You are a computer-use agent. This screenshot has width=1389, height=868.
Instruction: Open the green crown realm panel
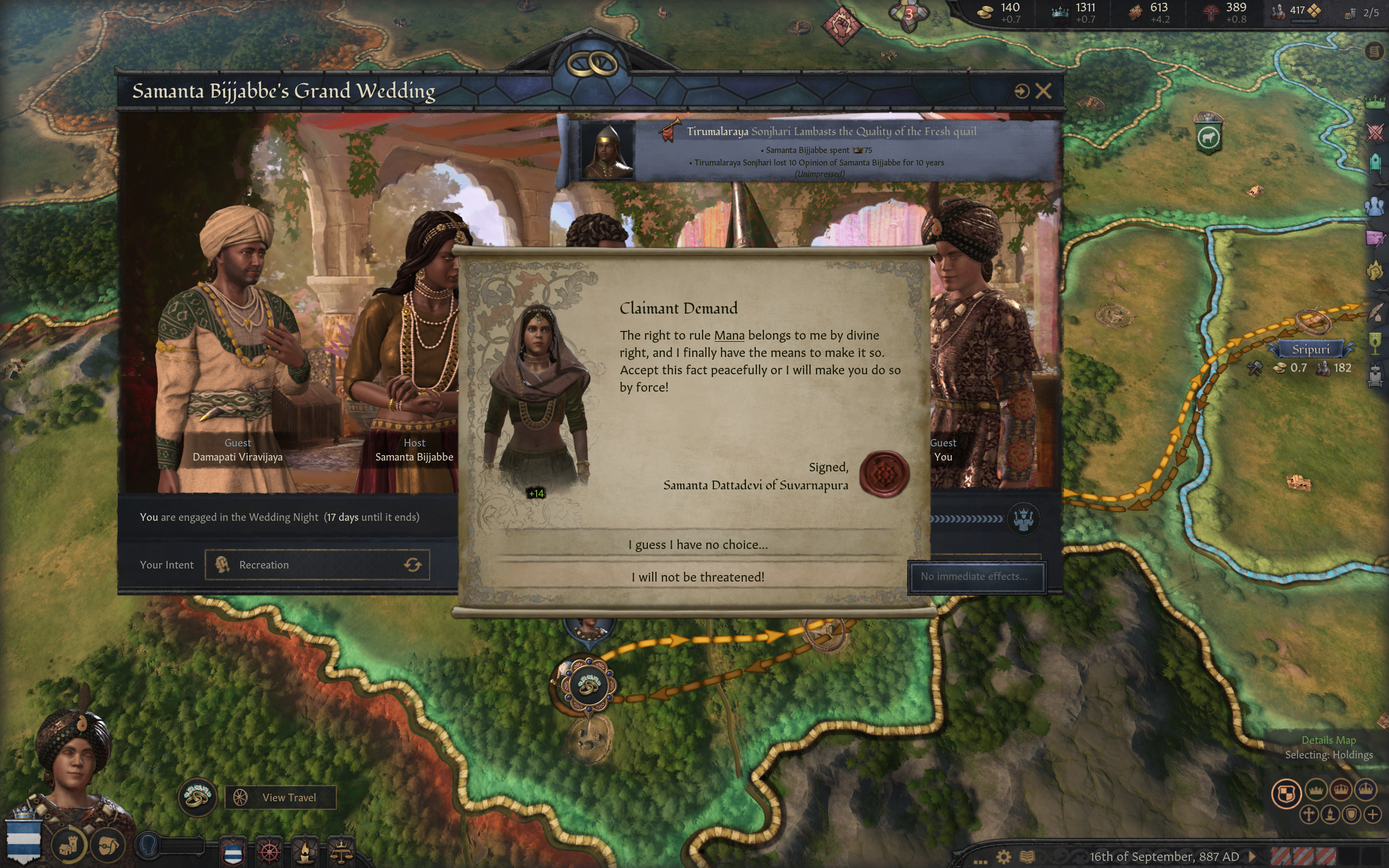pyautogui.click(x=1375, y=102)
